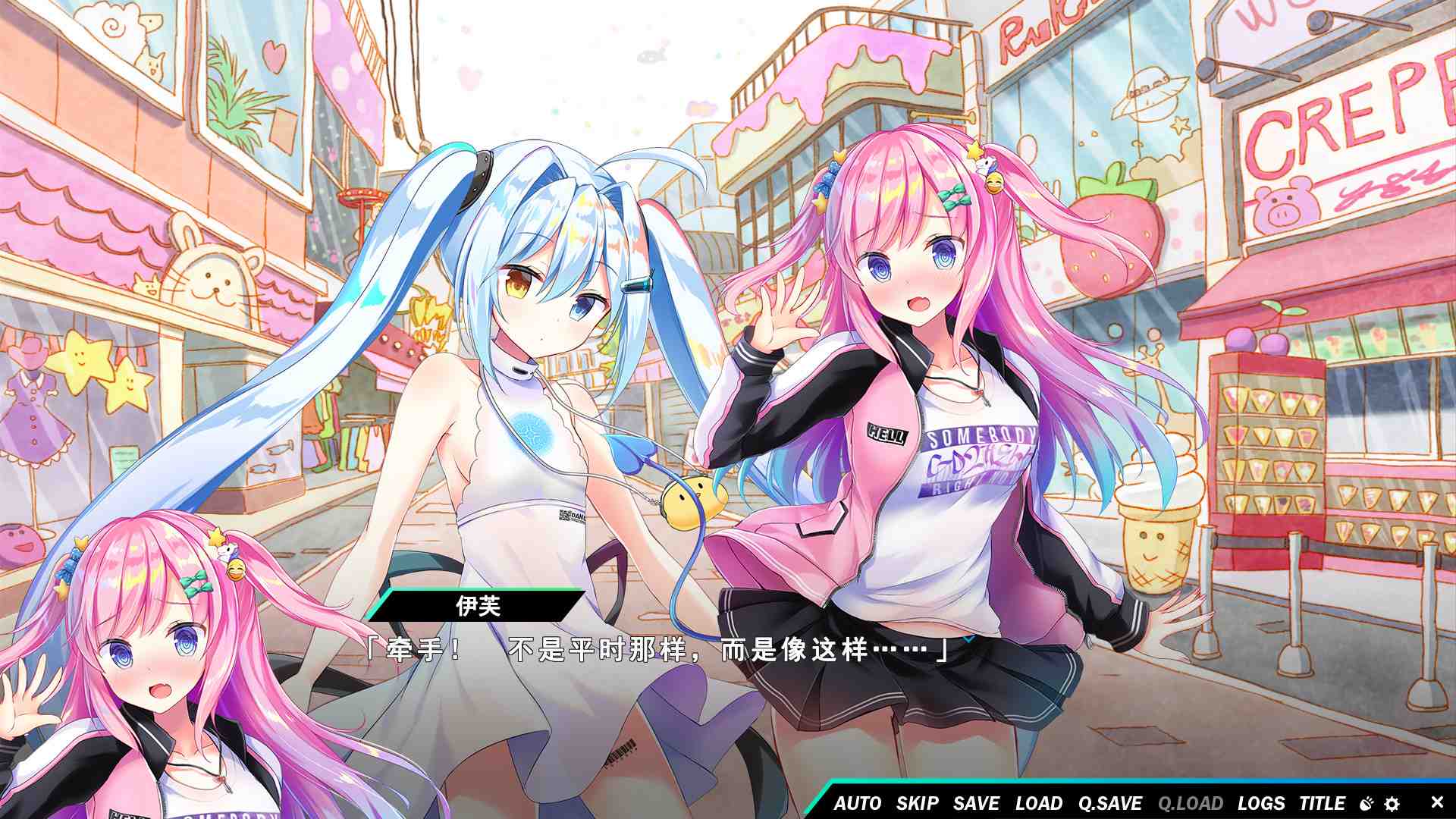The width and height of the screenshot is (1456, 819).
Task: Toggle SKIP fast-forward mode
Action: tap(917, 804)
